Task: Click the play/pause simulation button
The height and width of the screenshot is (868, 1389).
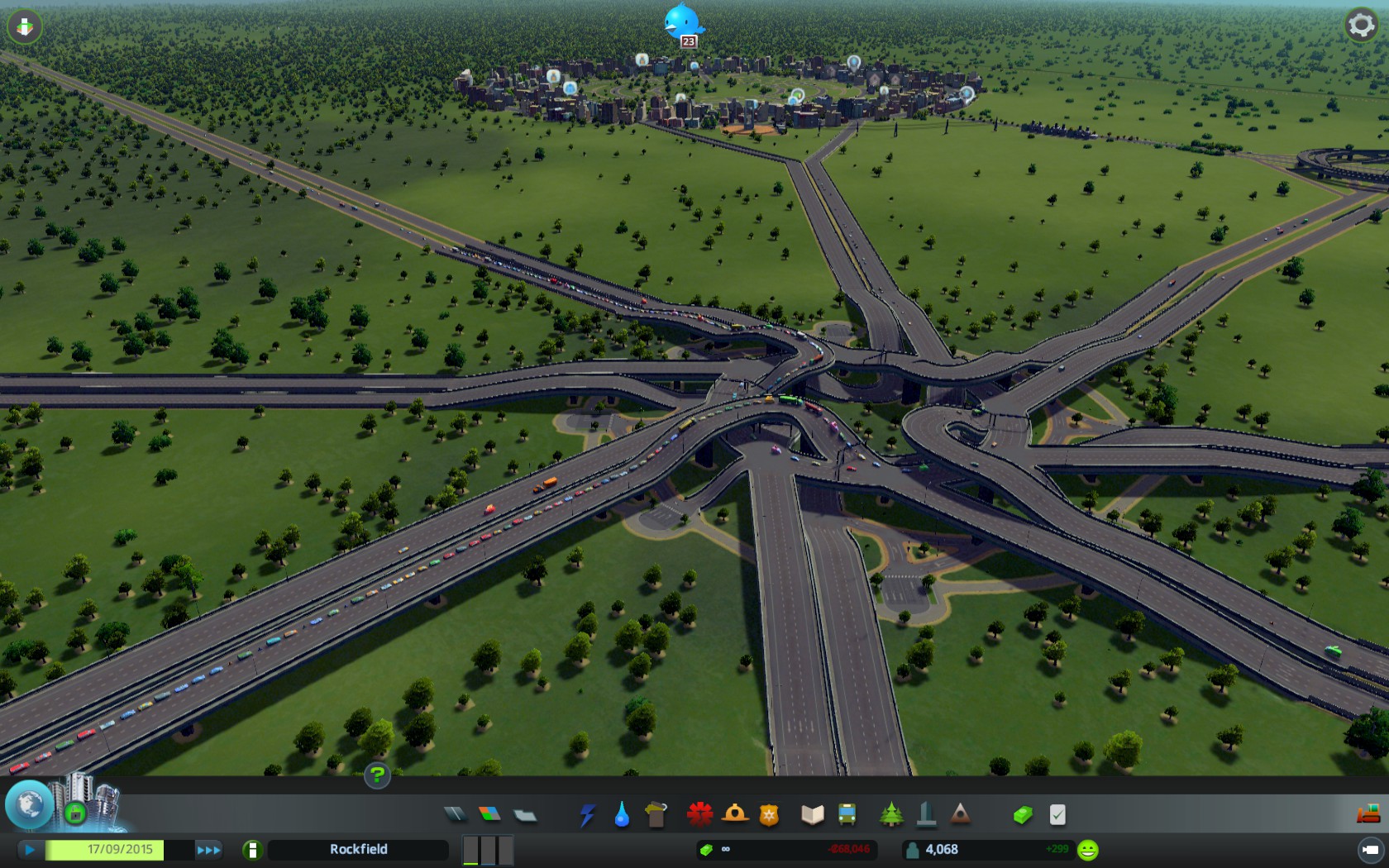Action: (x=30, y=849)
